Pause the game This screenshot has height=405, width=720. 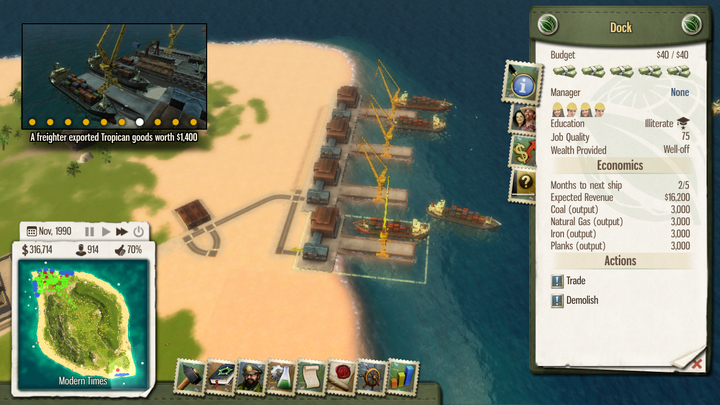click(89, 231)
